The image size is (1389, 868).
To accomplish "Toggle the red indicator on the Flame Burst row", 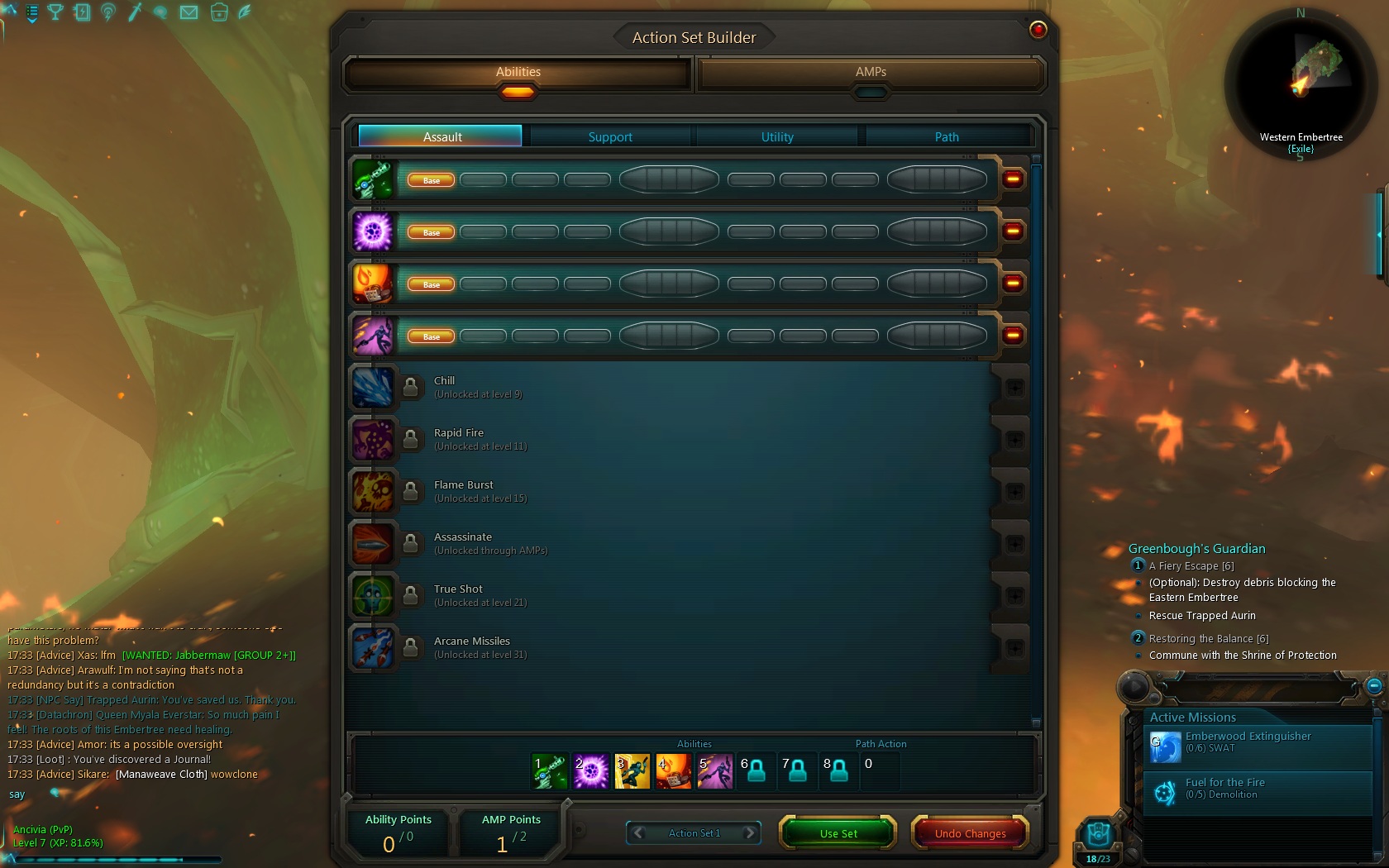I will pos(1012,284).
